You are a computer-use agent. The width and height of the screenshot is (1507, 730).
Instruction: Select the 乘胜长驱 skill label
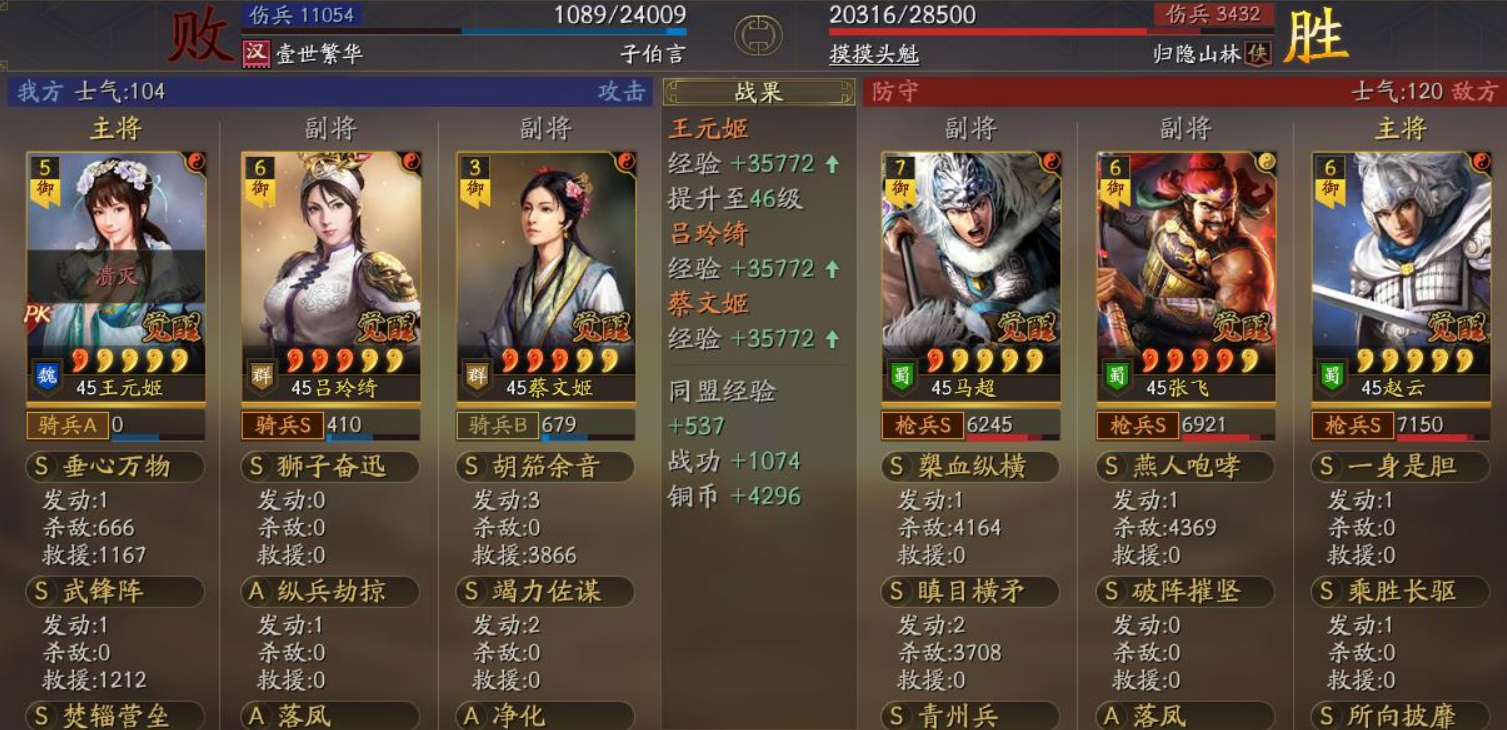click(x=1400, y=592)
